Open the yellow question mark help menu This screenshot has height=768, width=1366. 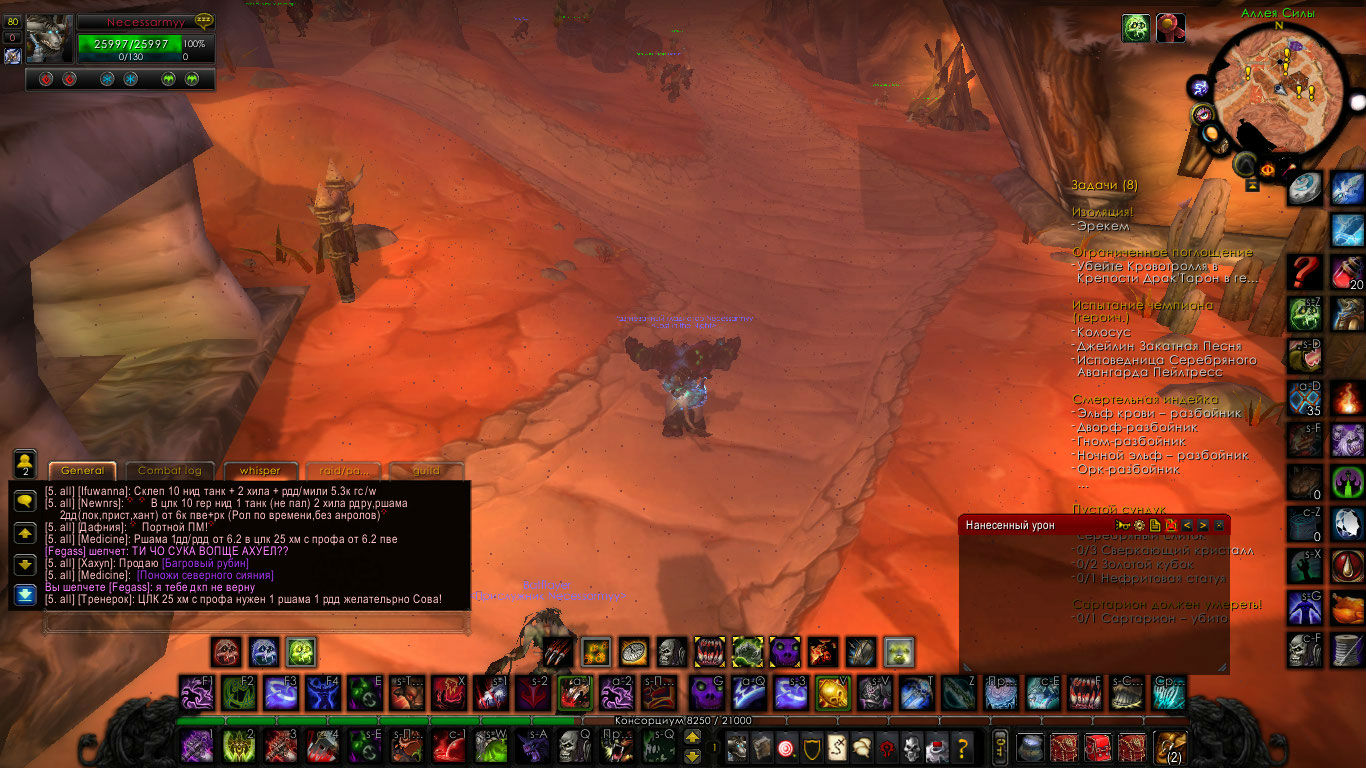(x=962, y=747)
